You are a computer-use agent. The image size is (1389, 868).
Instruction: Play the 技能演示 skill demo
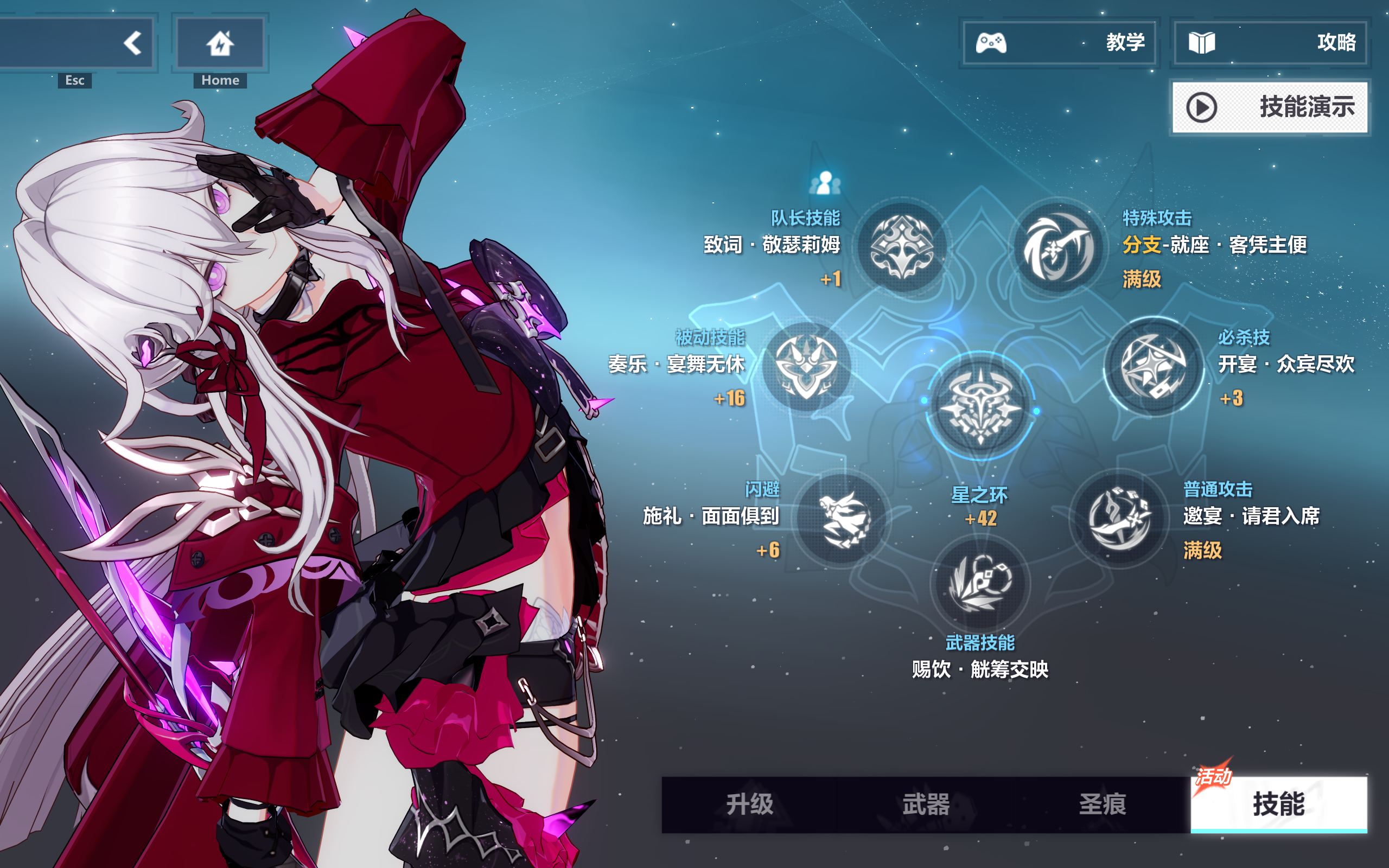[x=1270, y=107]
